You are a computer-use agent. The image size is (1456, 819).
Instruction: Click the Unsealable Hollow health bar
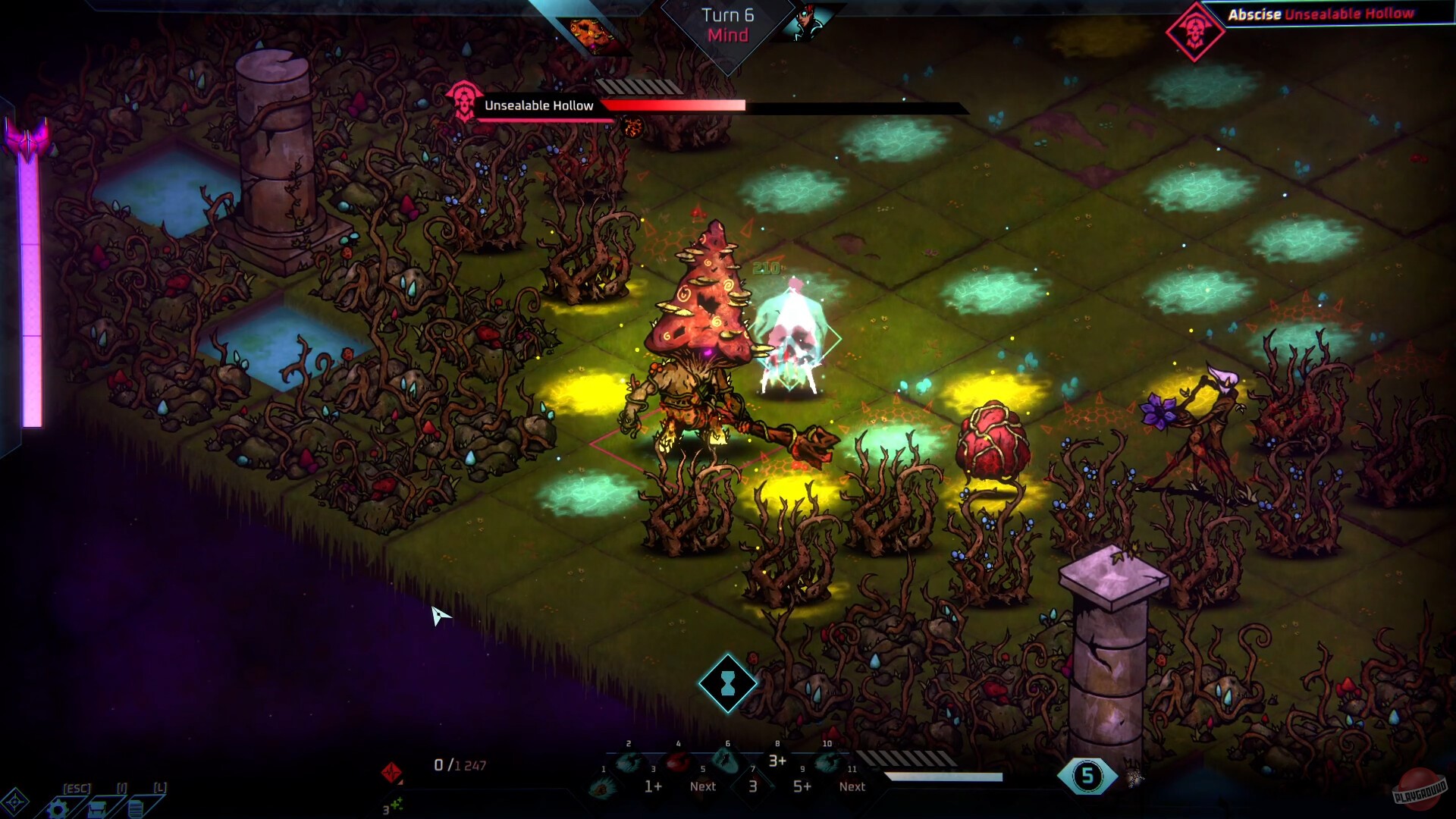[675, 106]
